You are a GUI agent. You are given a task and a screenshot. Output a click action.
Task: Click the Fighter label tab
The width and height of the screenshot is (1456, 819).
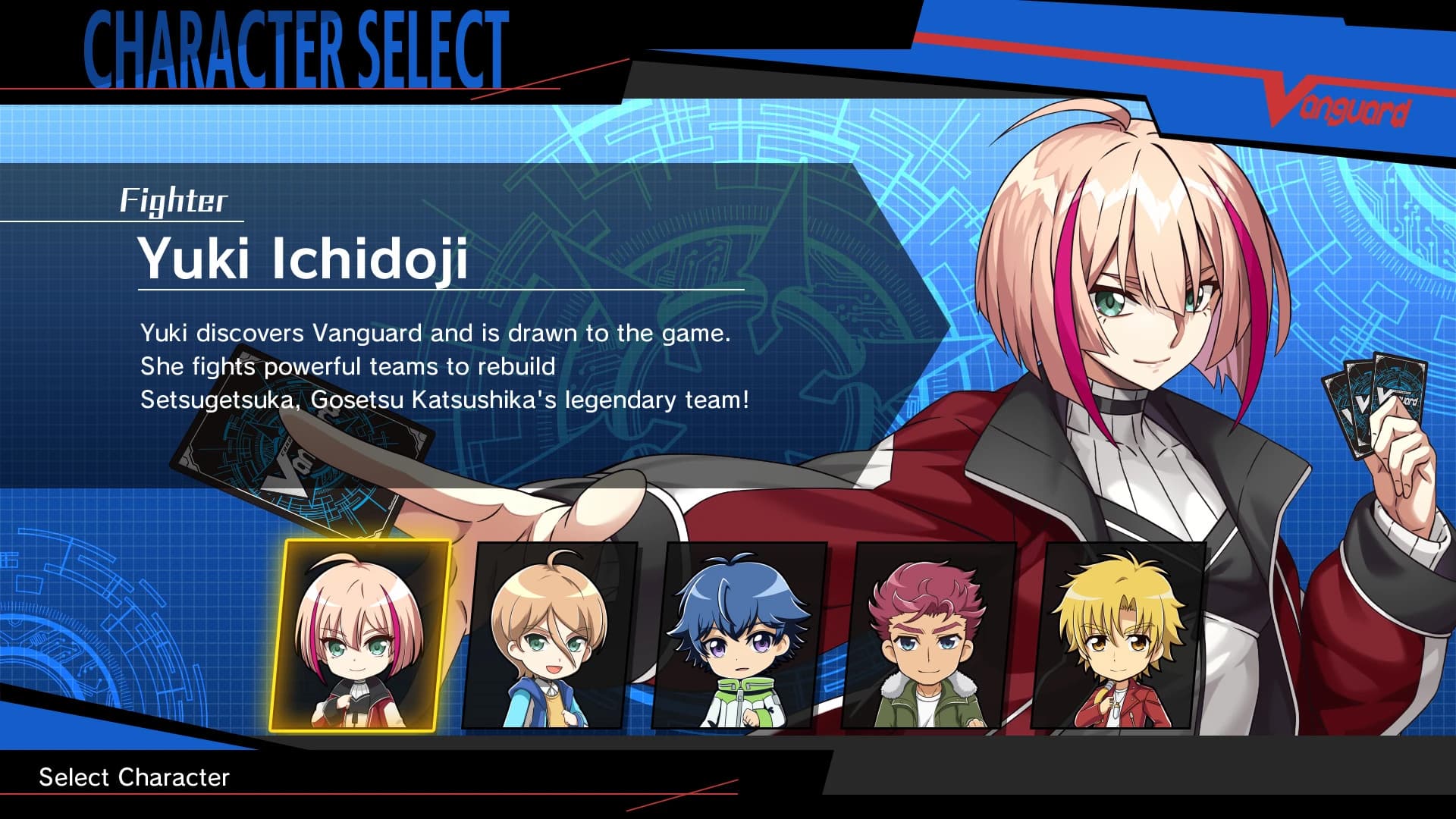(x=176, y=201)
